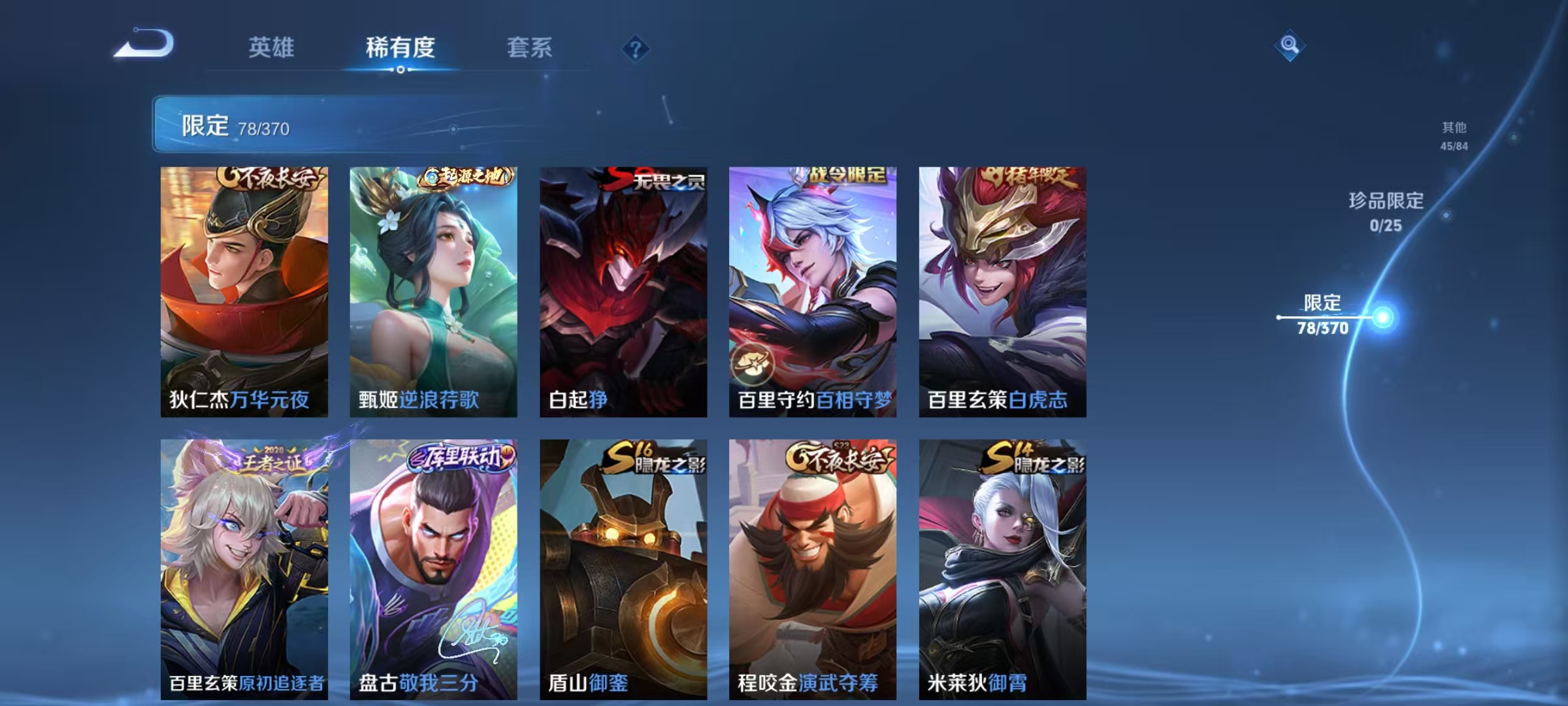Switch to the 套系 tab

(x=530, y=48)
